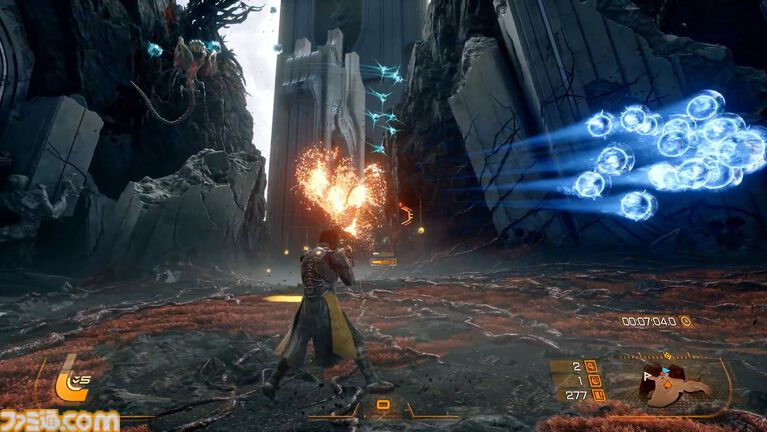
Task: Select the orange crescent x5 charge icon
Action: 71,381
